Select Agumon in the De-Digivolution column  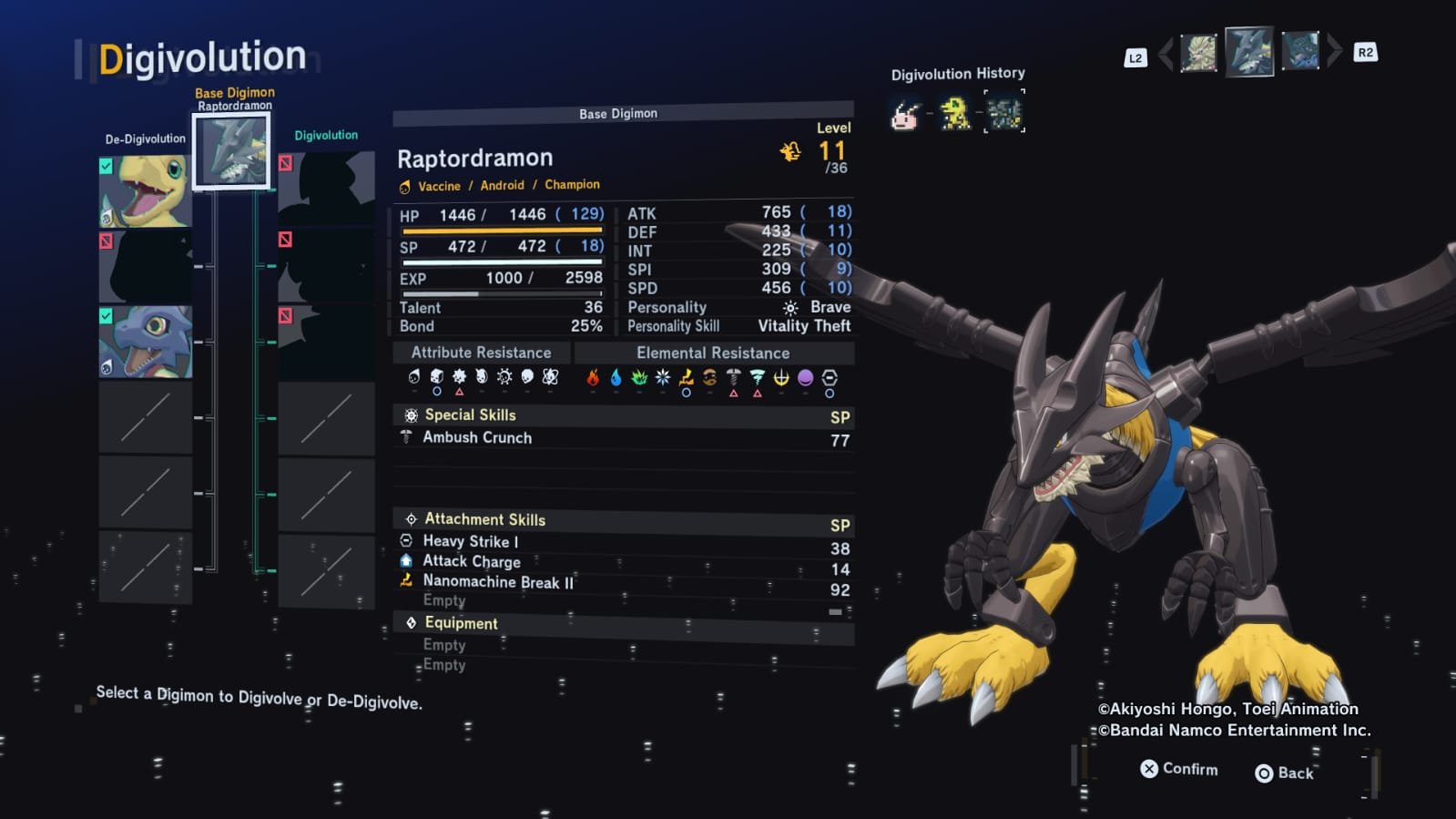(146, 190)
